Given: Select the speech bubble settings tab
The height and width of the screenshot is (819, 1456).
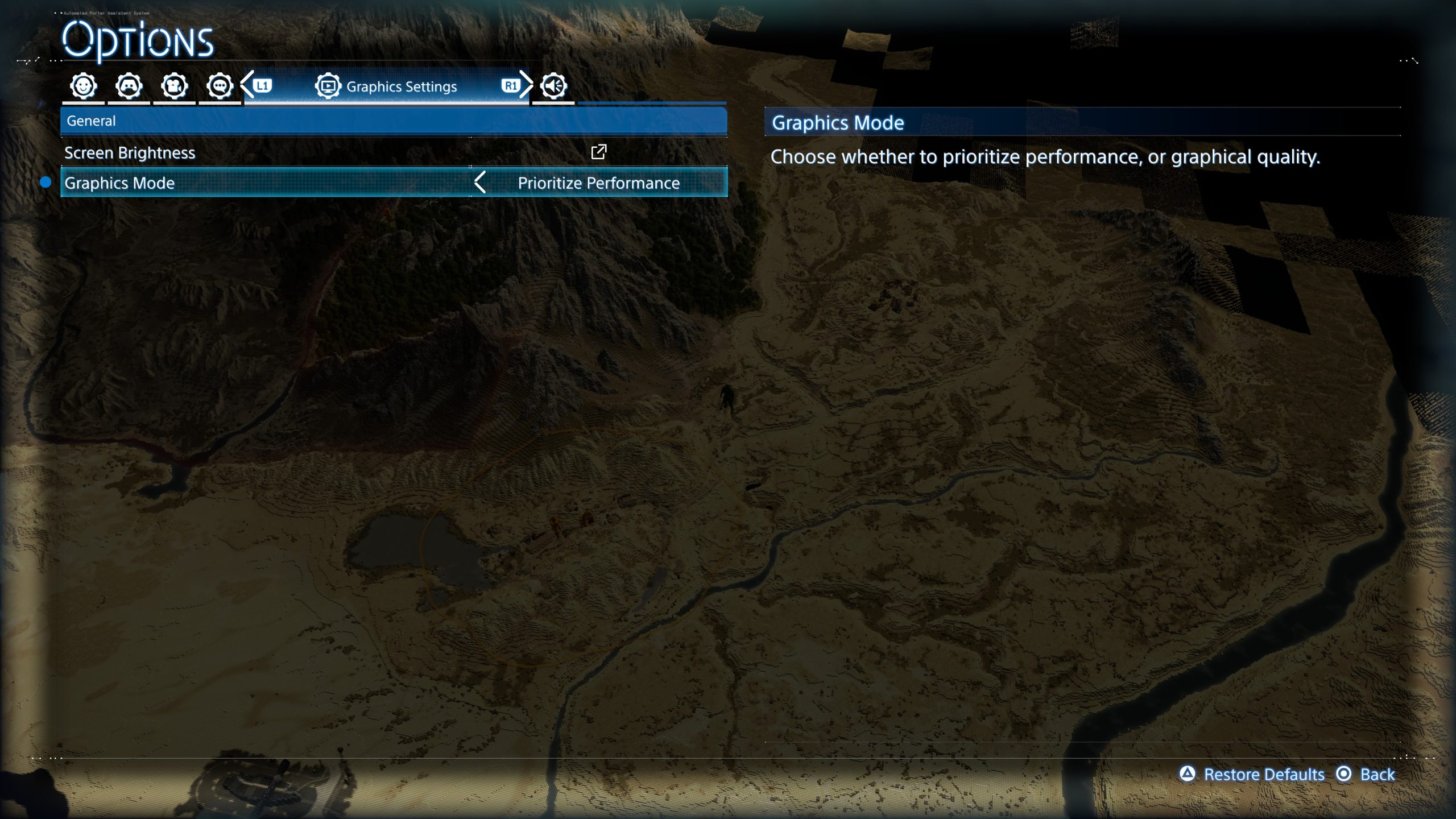Looking at the screenshot, I should click(220, 86).
